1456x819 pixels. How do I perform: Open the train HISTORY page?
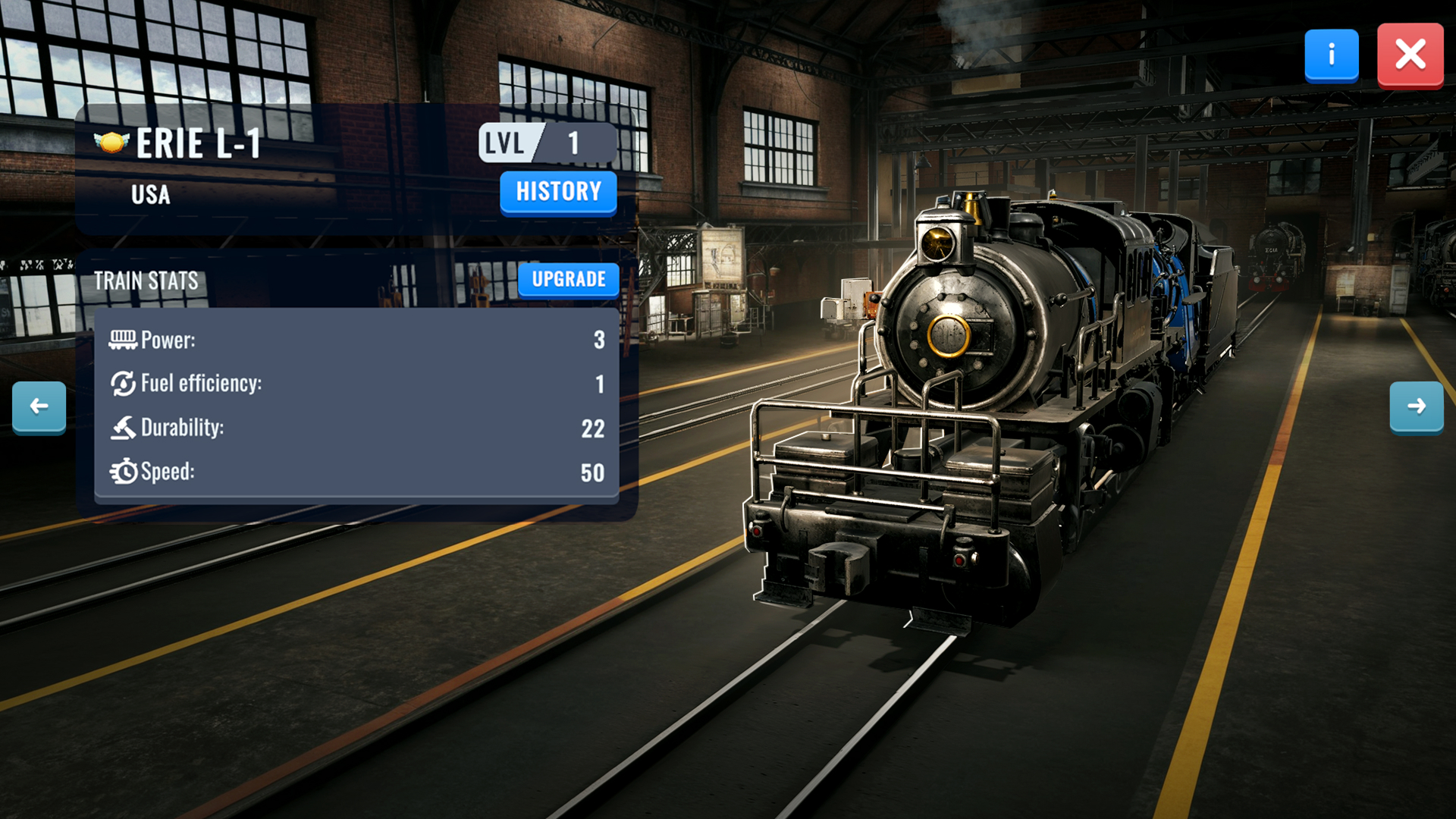558,192
